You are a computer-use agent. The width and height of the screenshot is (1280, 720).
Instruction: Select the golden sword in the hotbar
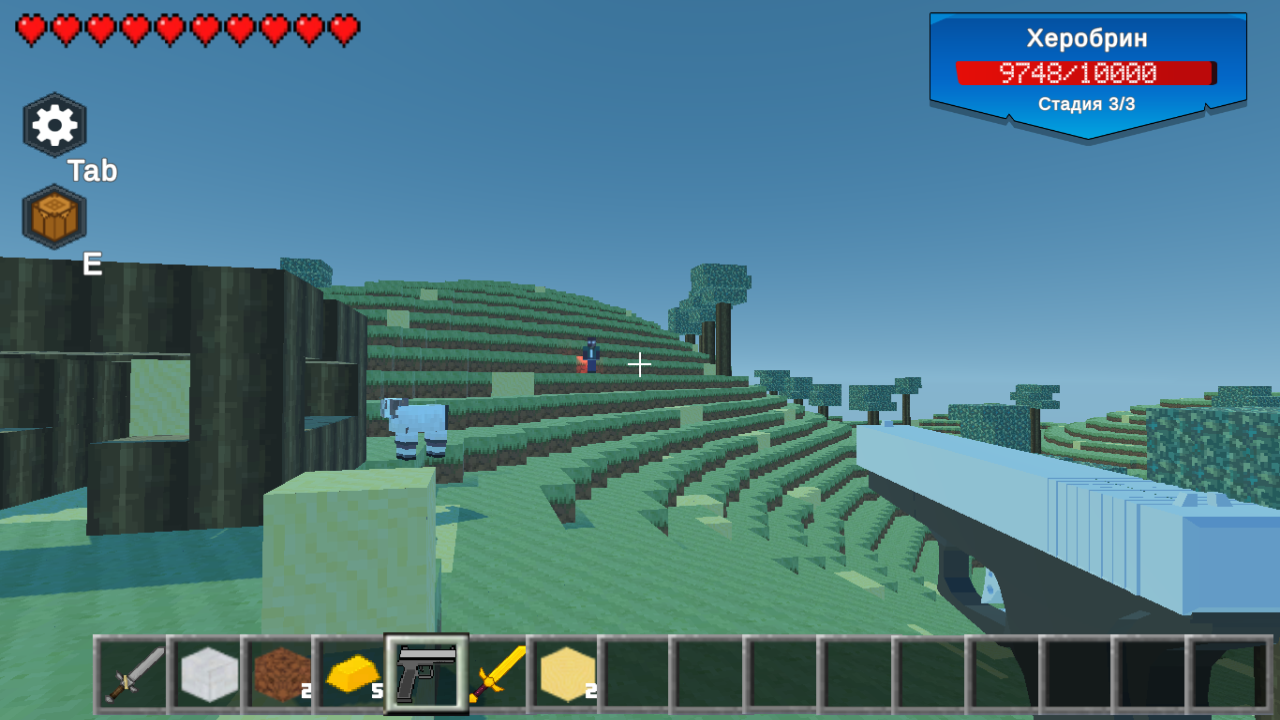click(495, 675)
